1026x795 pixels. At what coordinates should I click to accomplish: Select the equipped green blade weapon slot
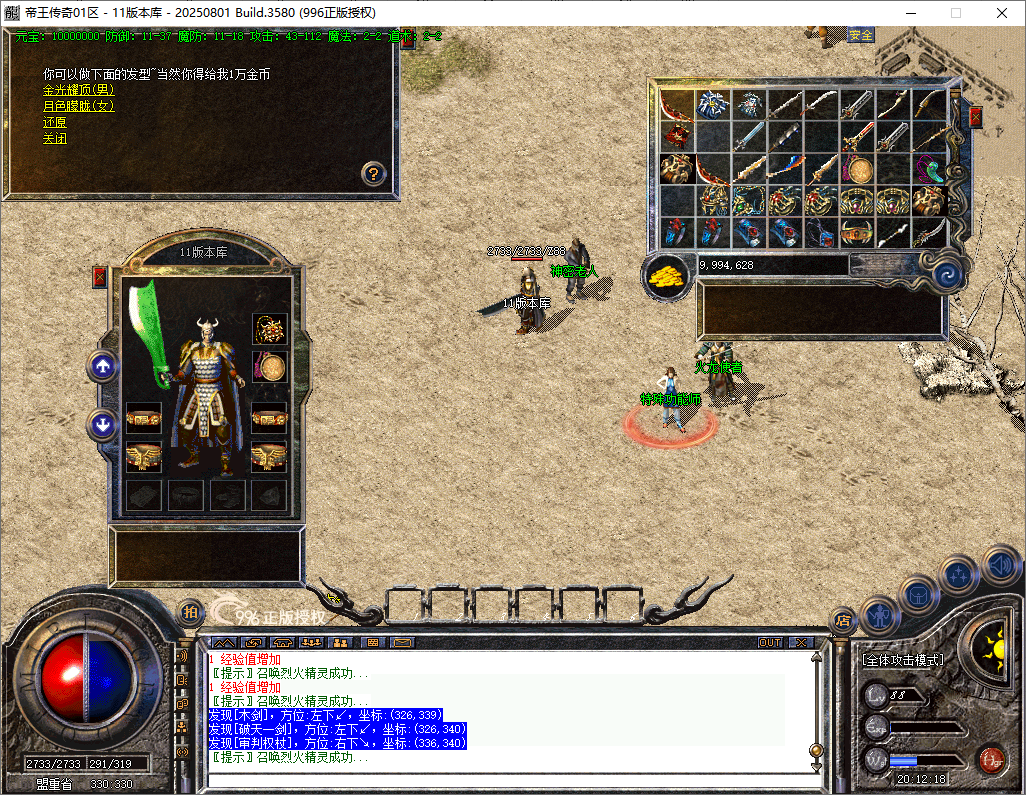[x=151, y=335]
